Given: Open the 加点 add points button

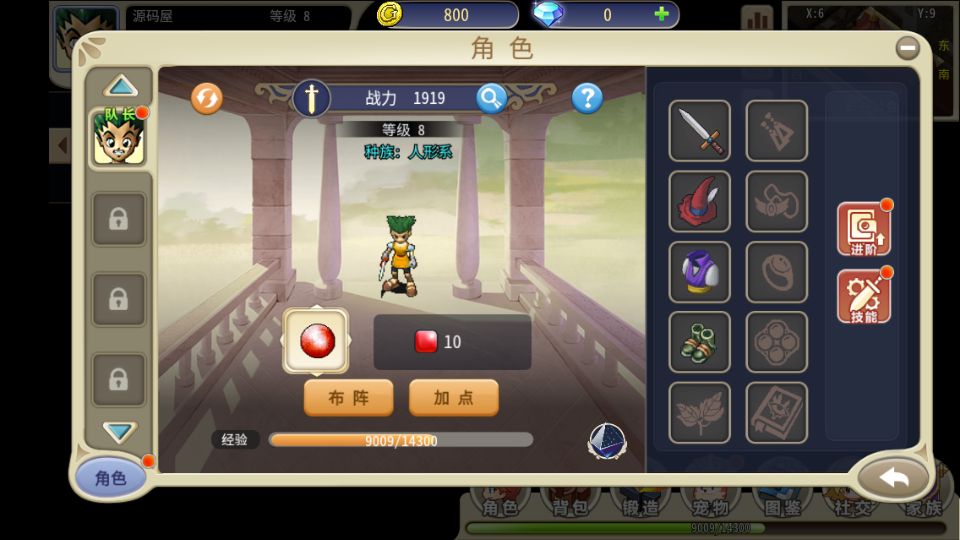Looking at the screenshot, I should (x=453, y=398).
